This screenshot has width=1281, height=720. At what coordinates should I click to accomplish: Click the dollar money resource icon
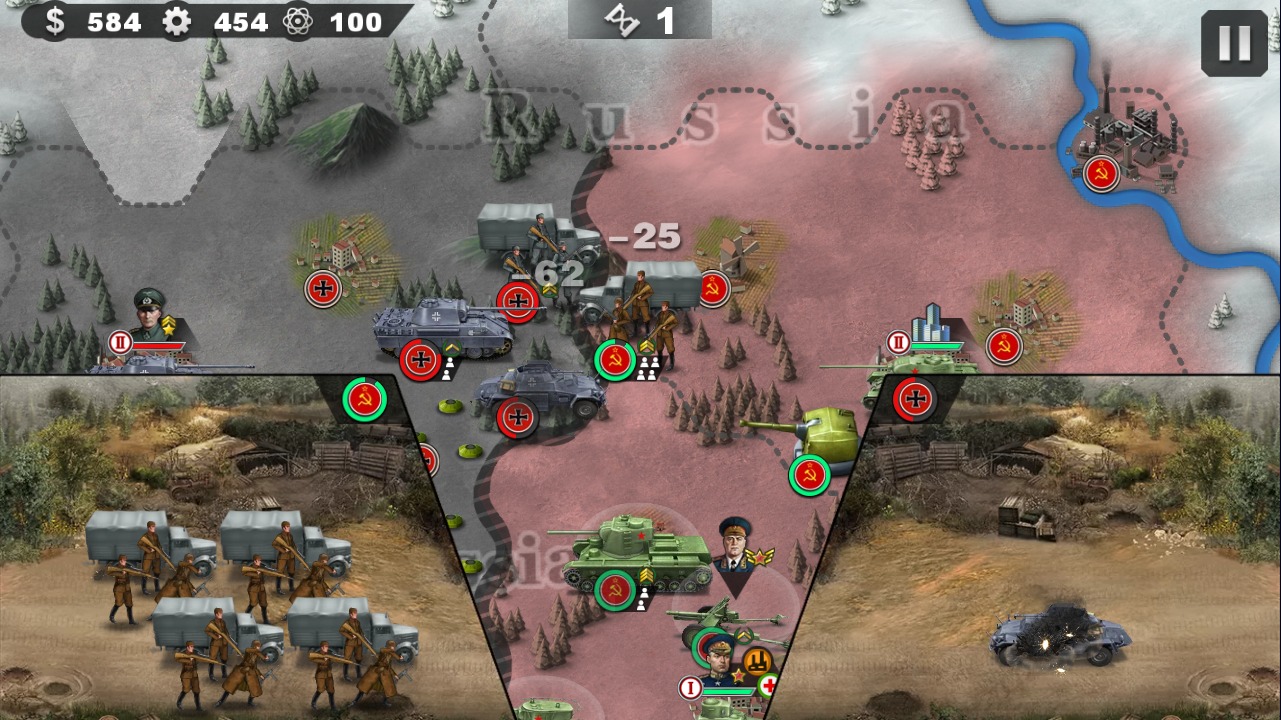pyautogui.click(x=57, y=22)
